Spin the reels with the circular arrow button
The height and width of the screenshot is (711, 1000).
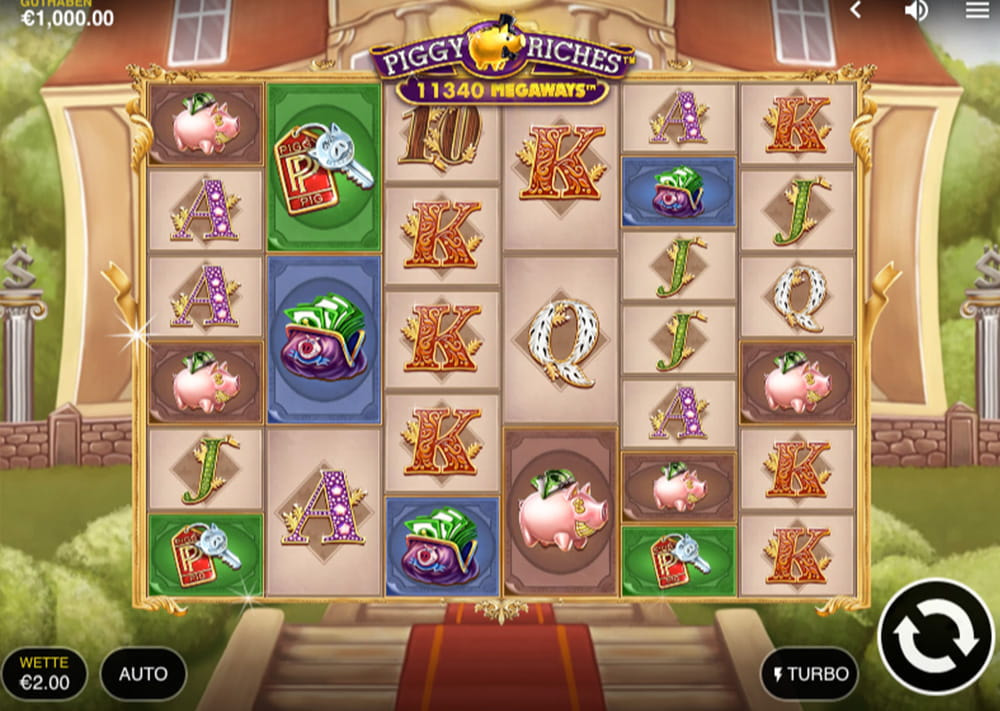coord(937,636)
